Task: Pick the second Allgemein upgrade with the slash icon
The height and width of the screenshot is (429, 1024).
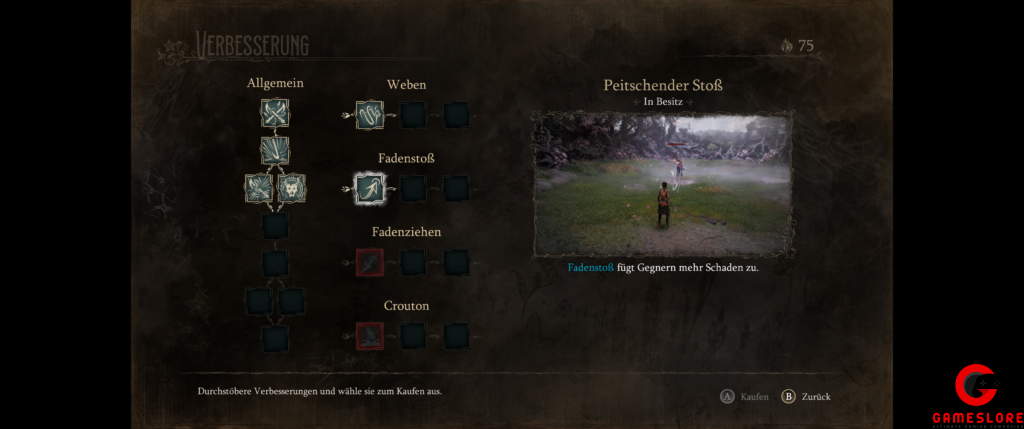Action: tap(275, 150)
